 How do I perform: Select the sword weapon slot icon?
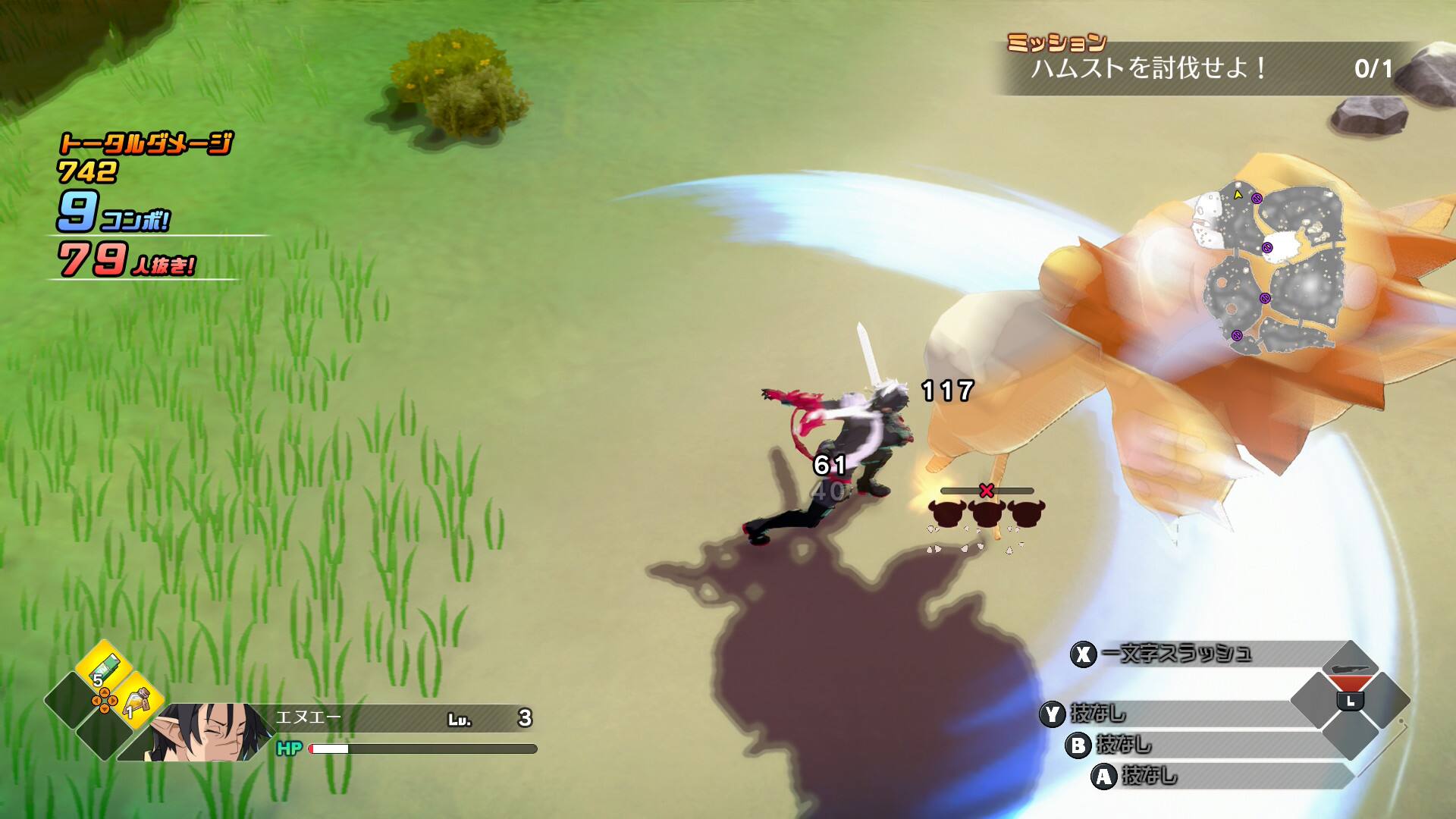pos(1350,669)
